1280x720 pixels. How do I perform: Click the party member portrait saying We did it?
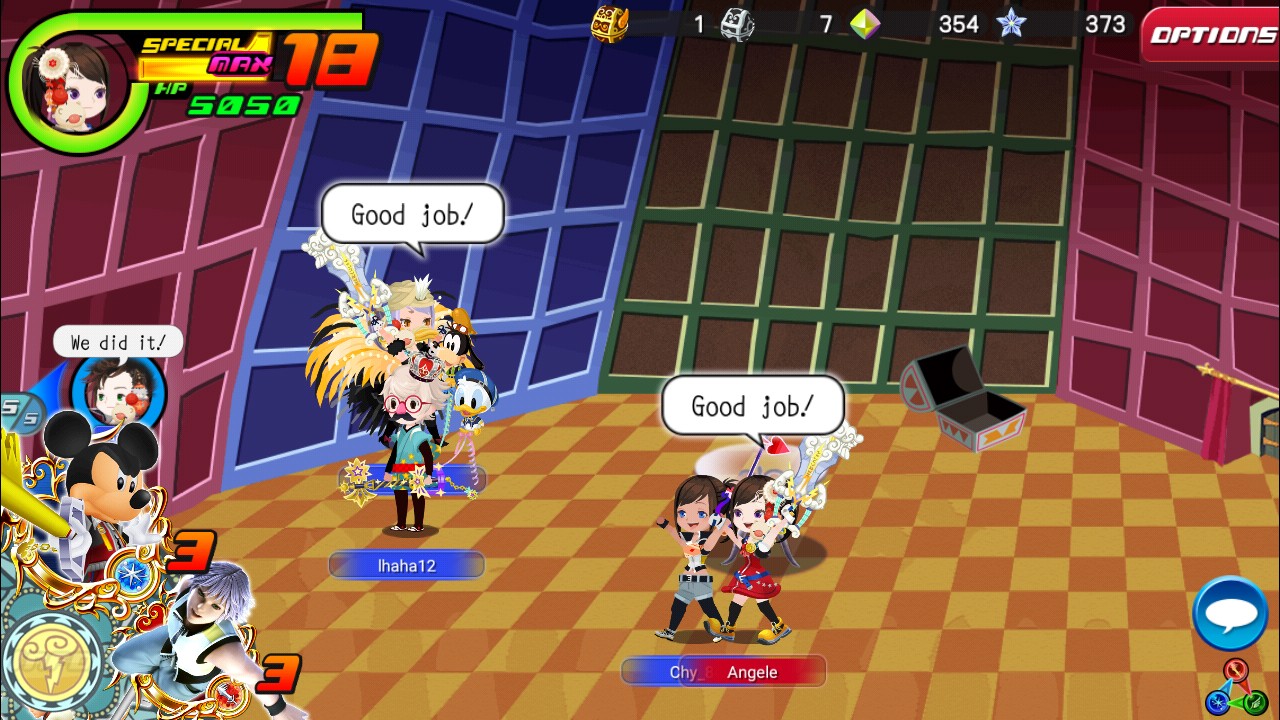[117, 391]
